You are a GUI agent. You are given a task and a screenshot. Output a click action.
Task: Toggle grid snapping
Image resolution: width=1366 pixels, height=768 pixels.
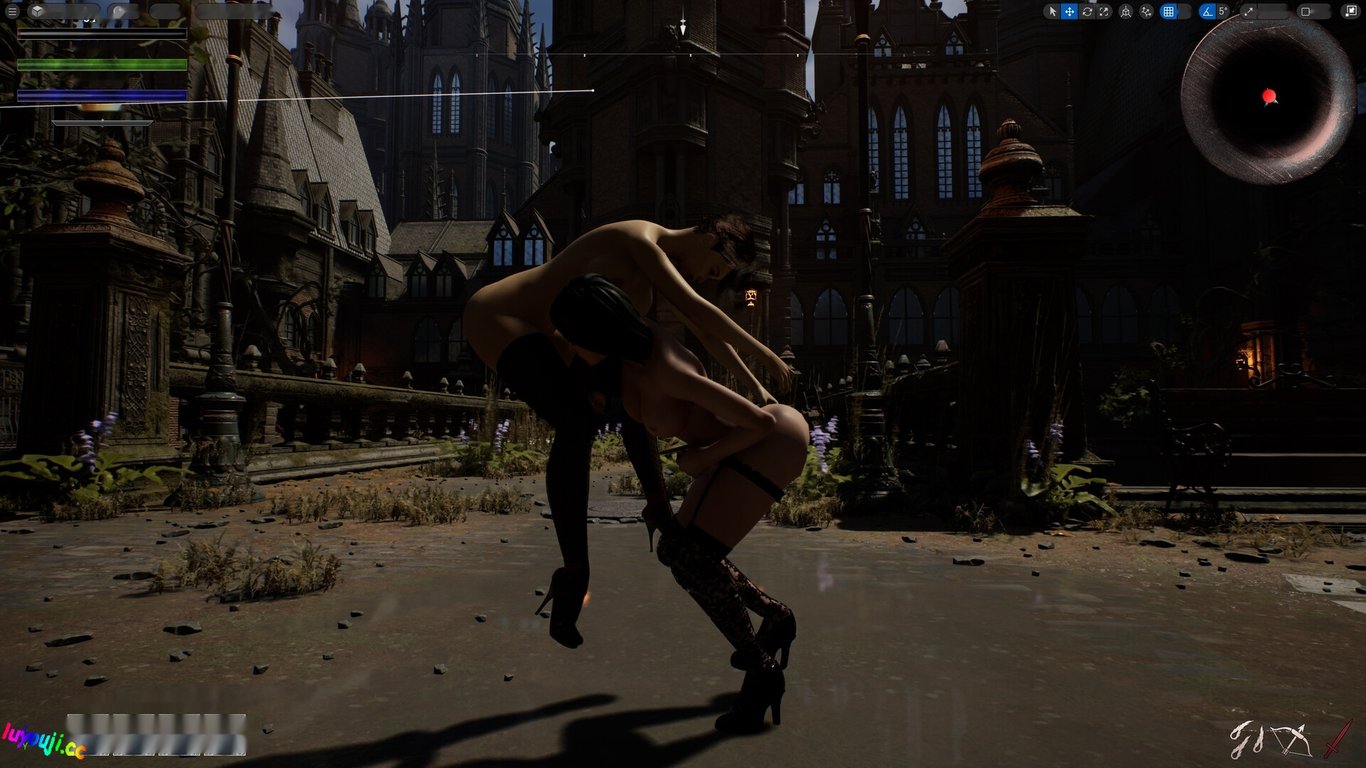1168,12
